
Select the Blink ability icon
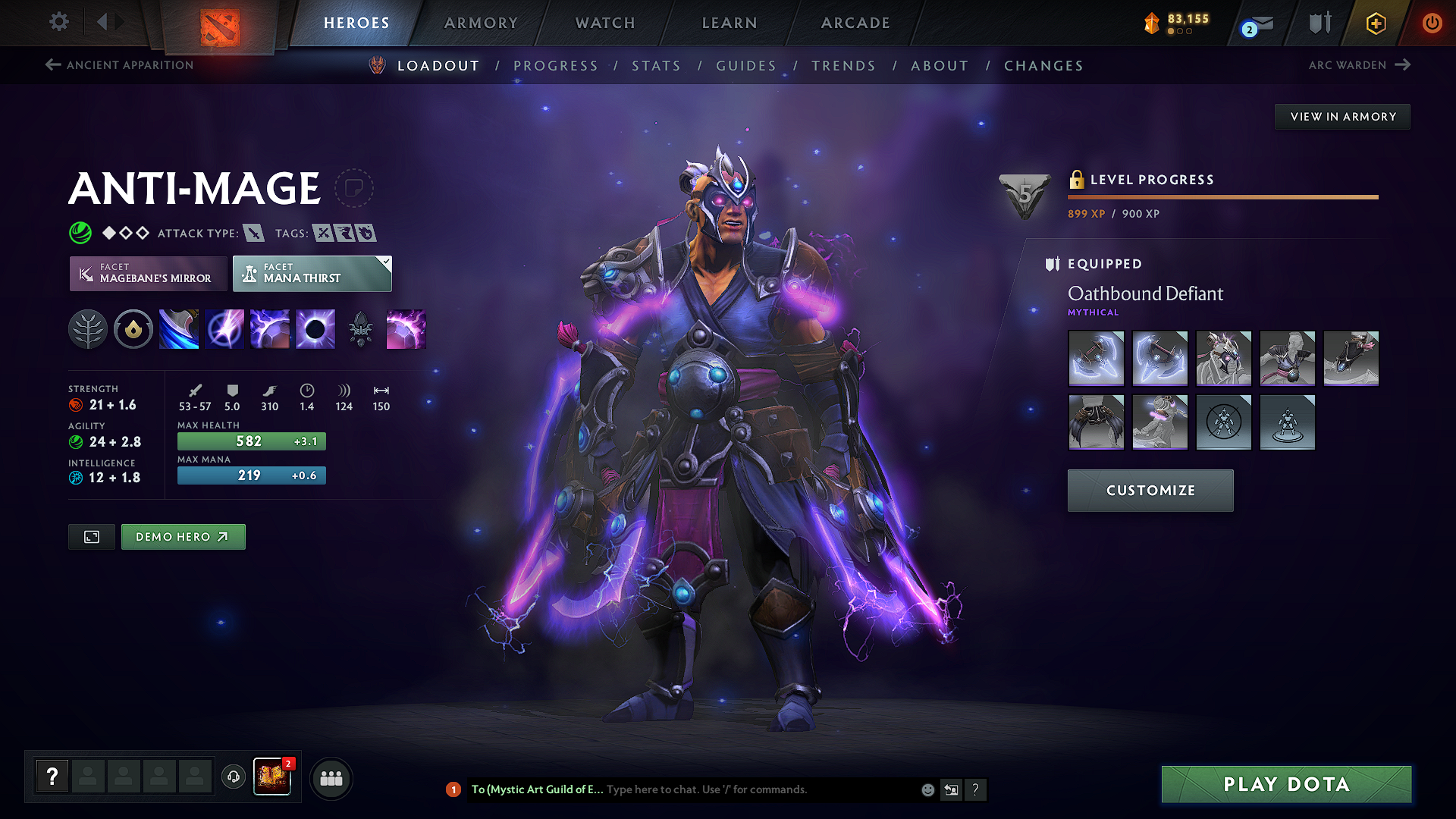(x=224, y=328)
